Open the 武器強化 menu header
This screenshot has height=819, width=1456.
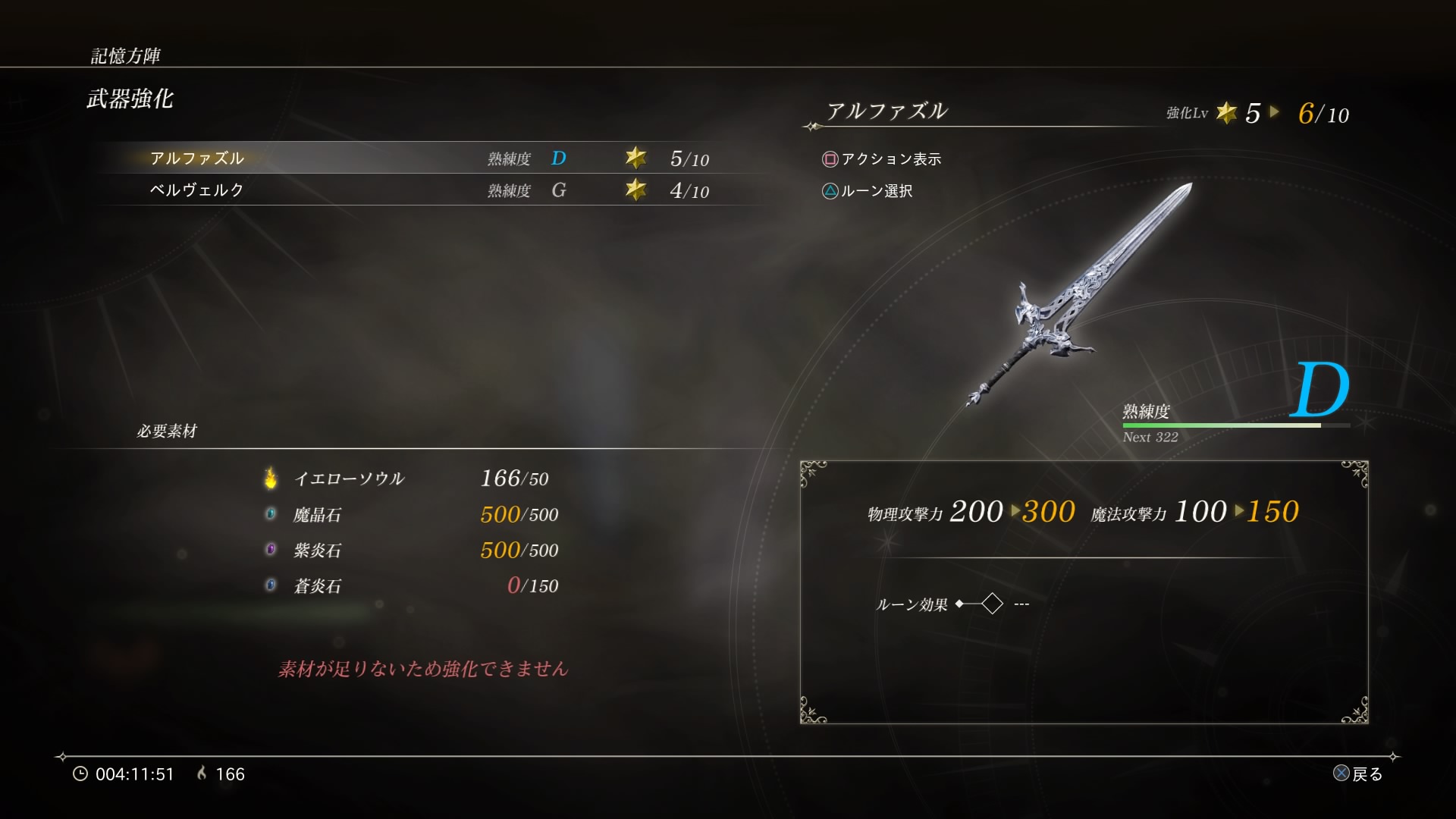(129, 99)
